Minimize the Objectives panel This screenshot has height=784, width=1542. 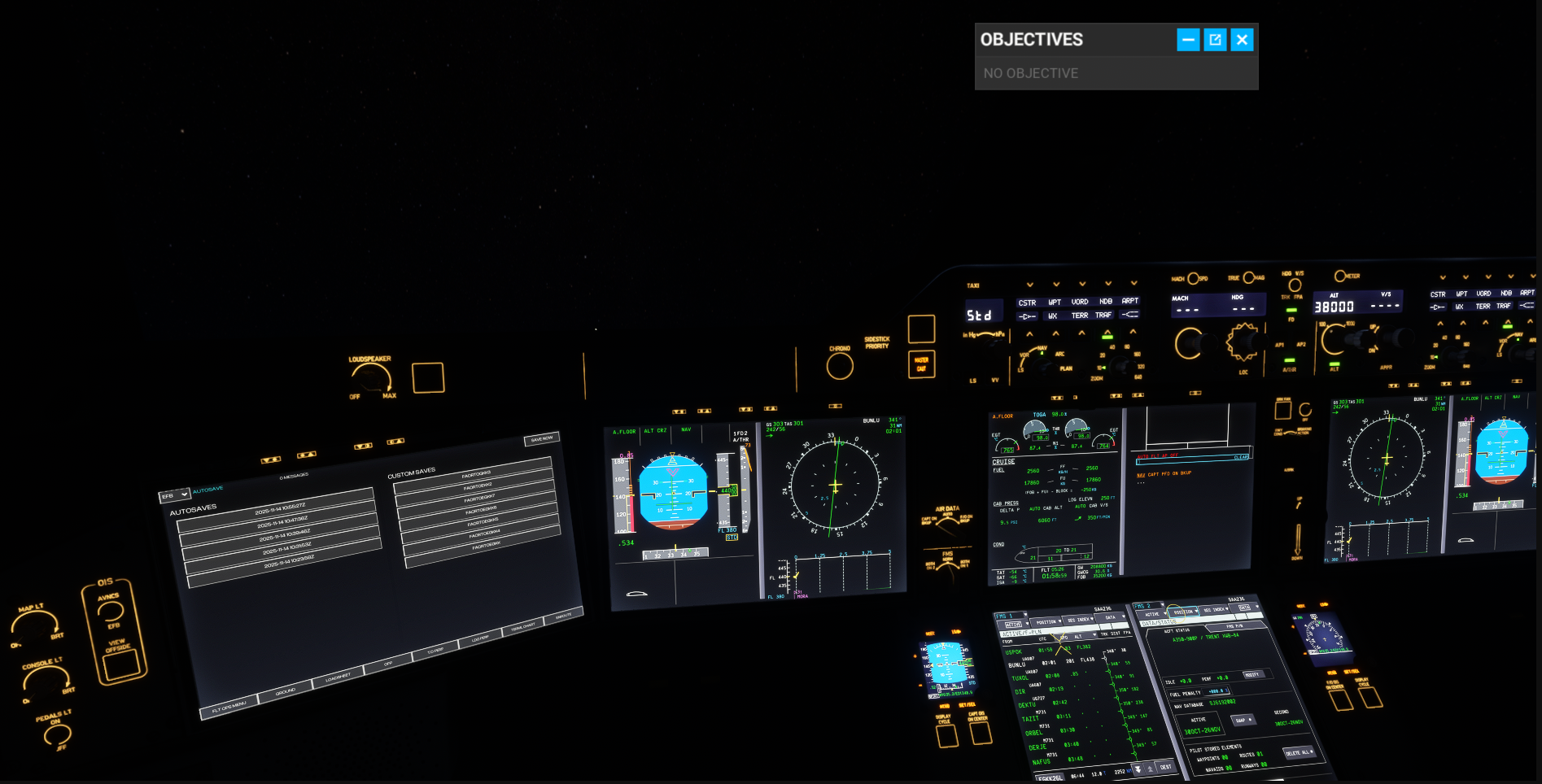pyautogui.click(x=1188, y=39)
